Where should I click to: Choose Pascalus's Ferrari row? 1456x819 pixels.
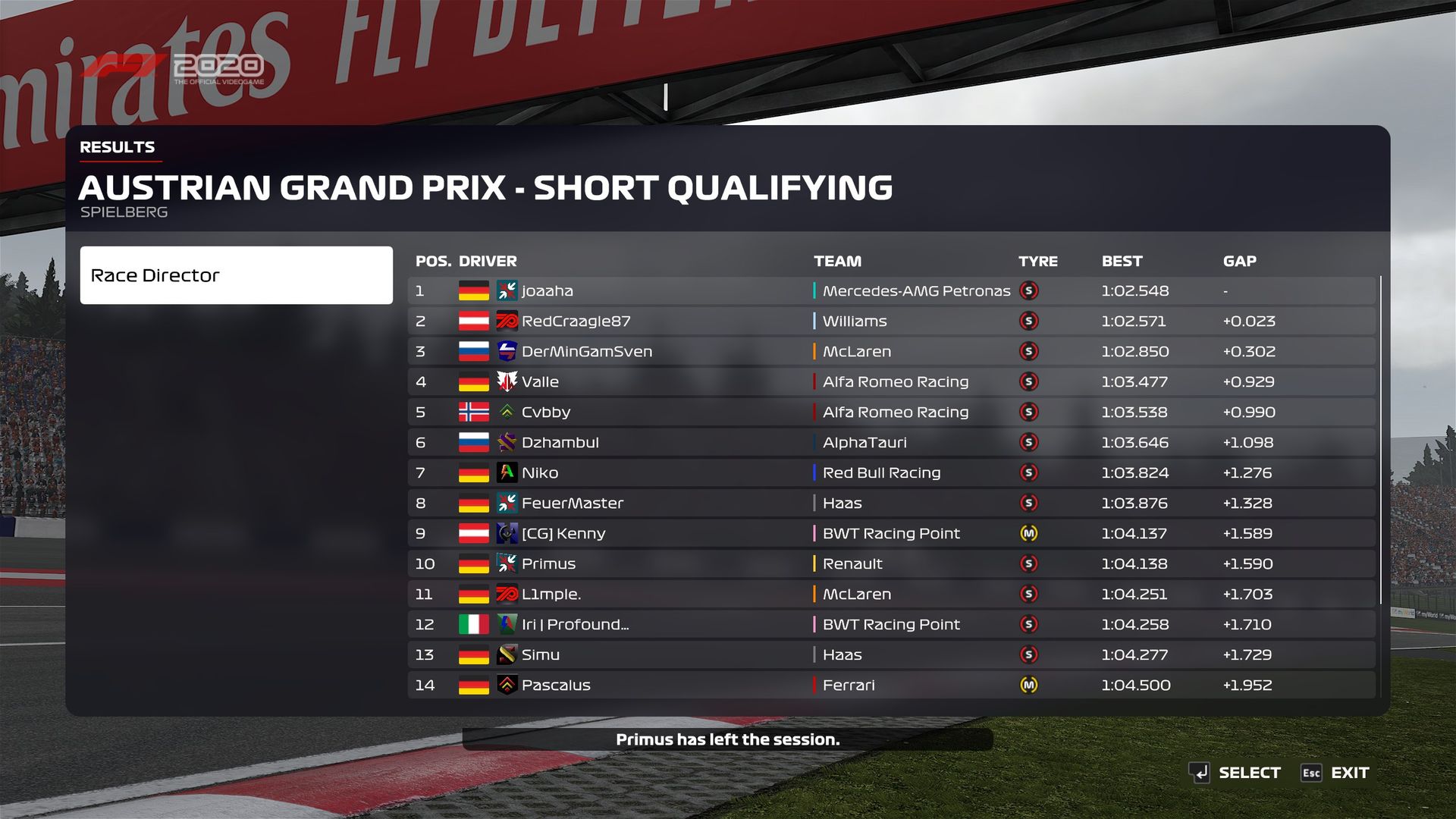click(x=891, y=686)
